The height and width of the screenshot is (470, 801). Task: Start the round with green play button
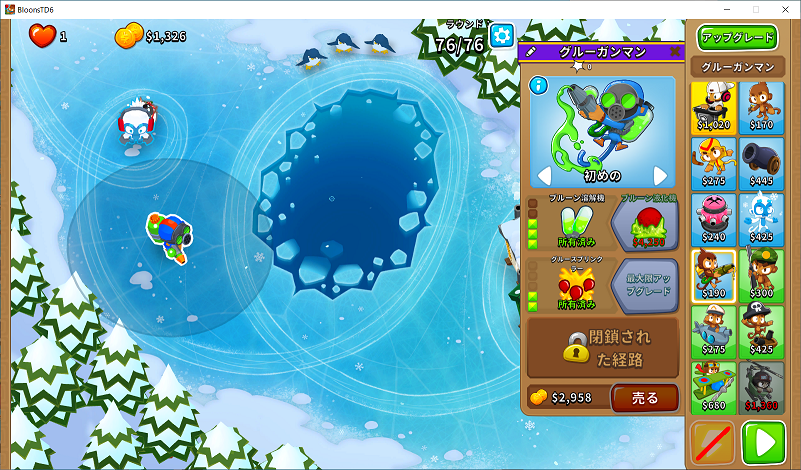tap(763, 443)
